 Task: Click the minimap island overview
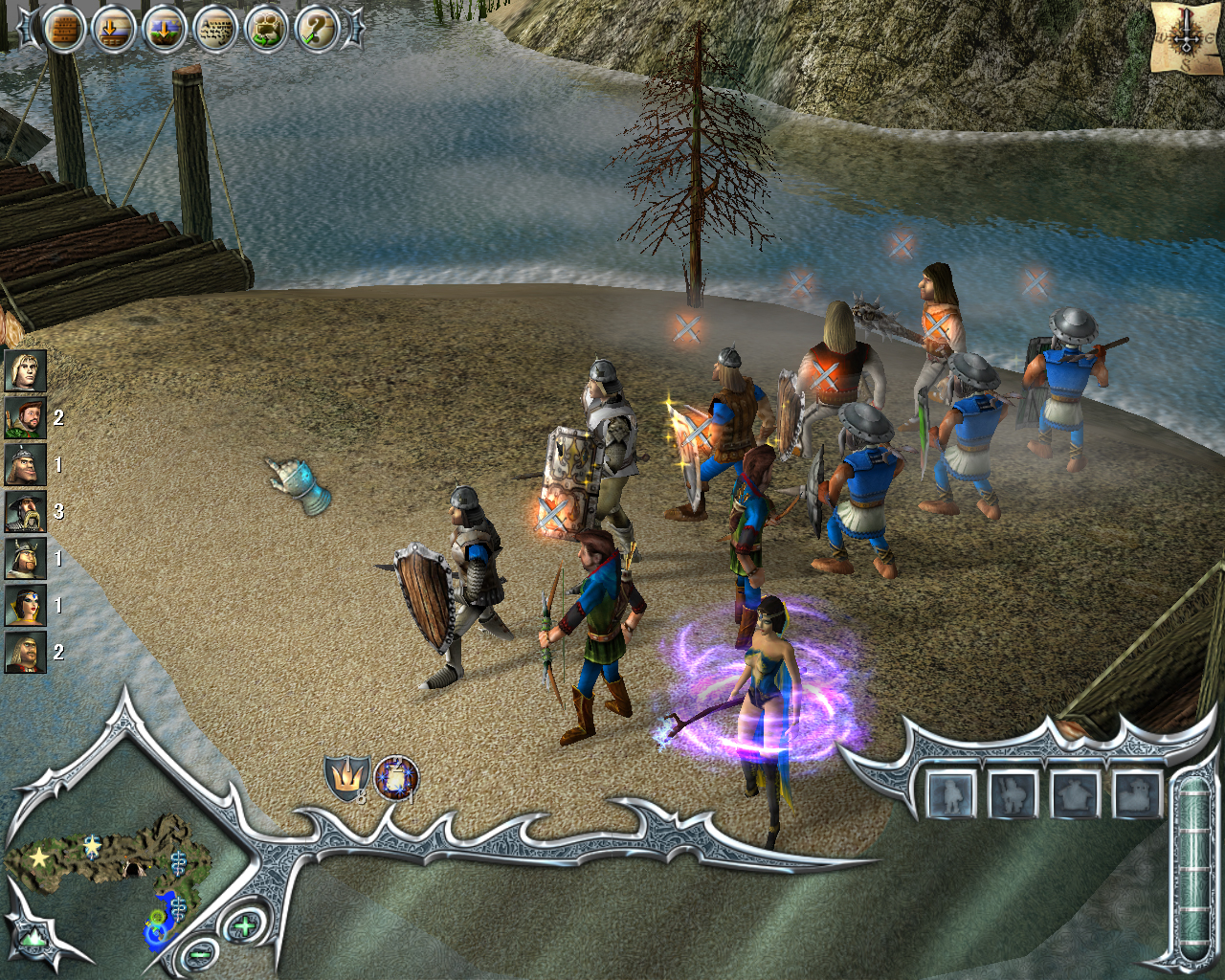(105, 861)
